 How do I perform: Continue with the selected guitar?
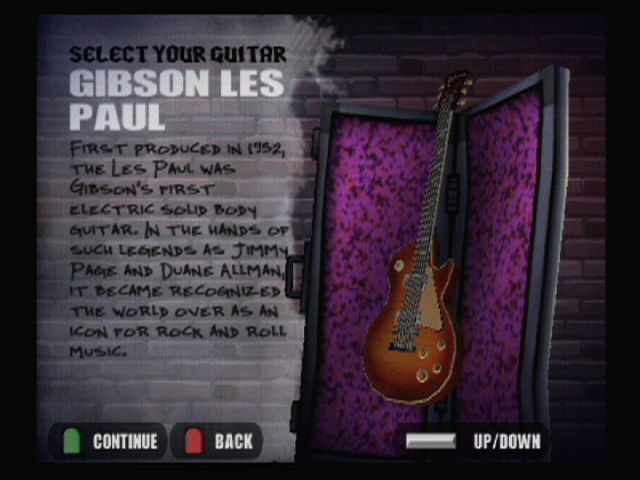(x=110, y=441)
